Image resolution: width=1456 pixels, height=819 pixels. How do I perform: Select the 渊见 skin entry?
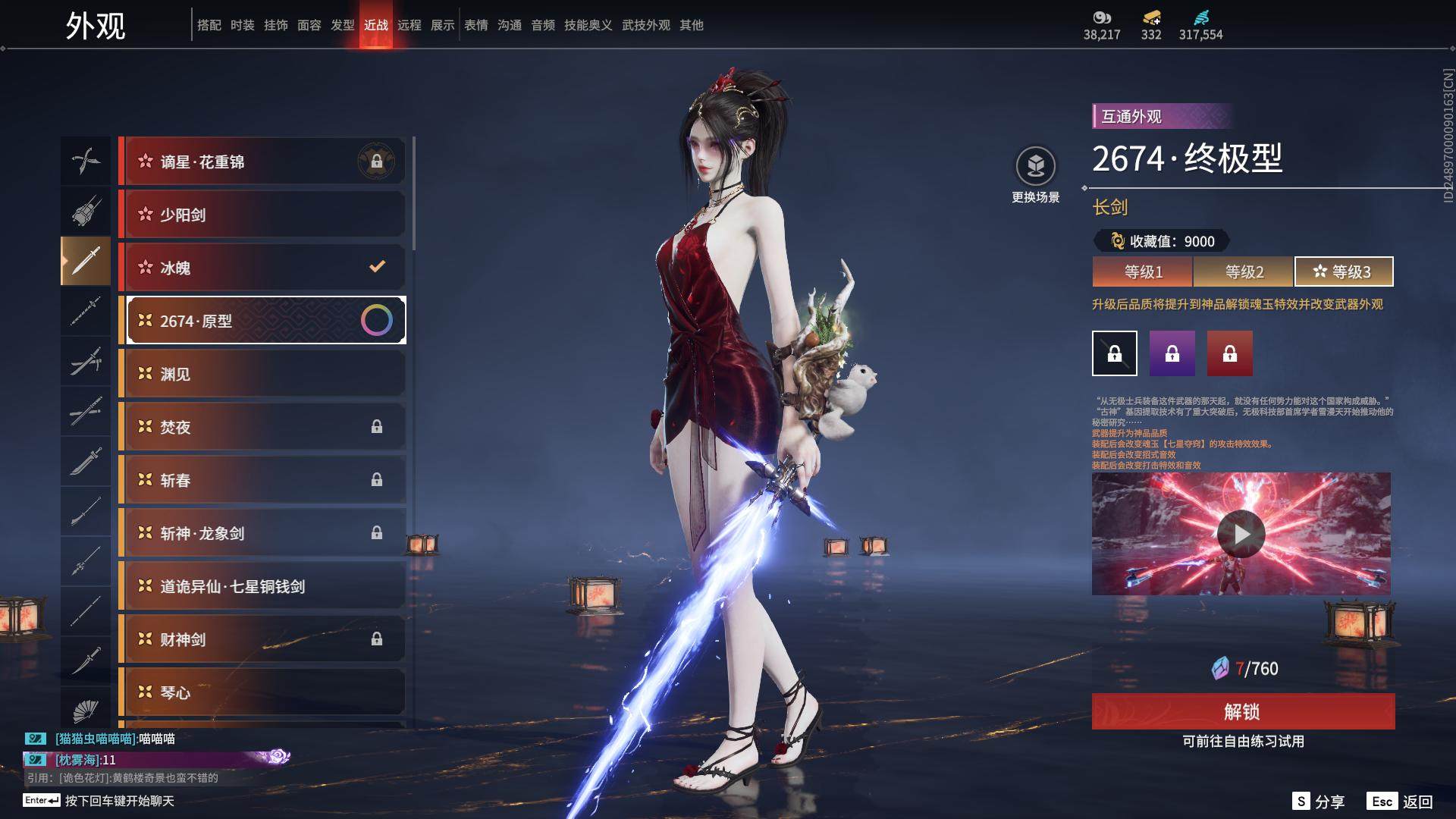tap(262, 374)
